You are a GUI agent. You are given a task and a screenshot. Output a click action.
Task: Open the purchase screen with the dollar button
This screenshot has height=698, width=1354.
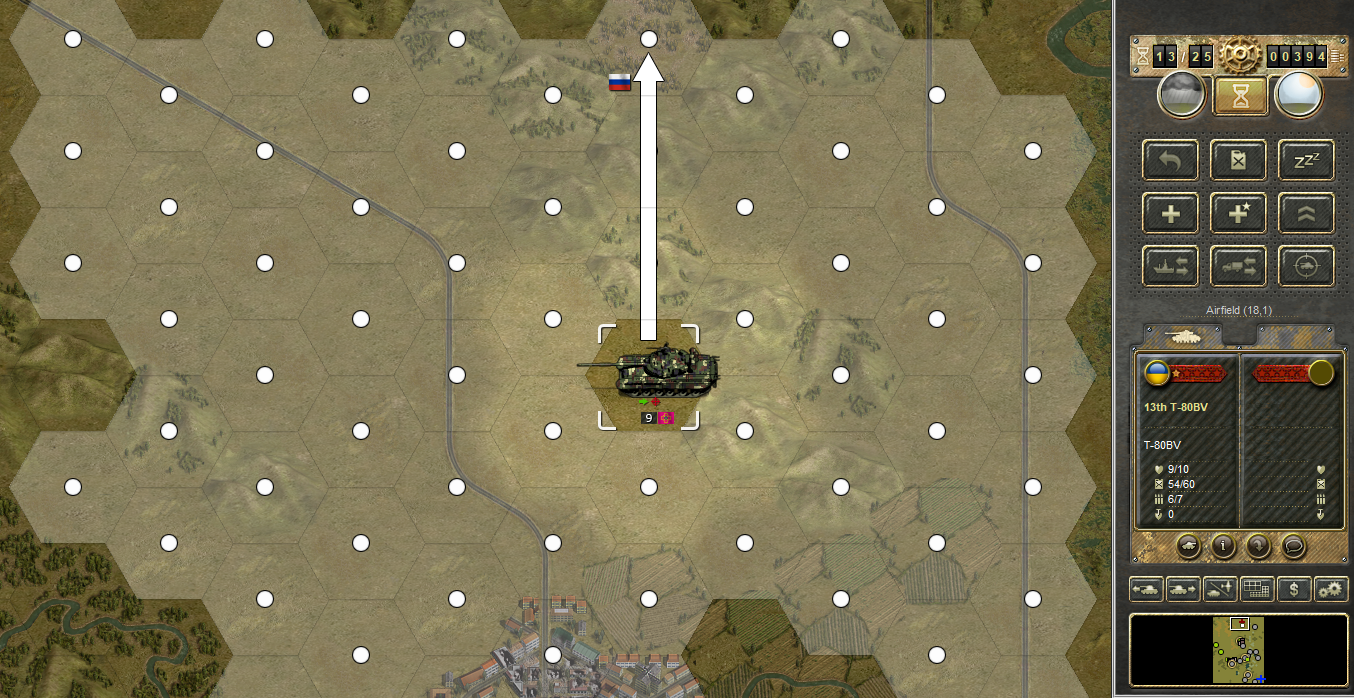click(1294, 590)
